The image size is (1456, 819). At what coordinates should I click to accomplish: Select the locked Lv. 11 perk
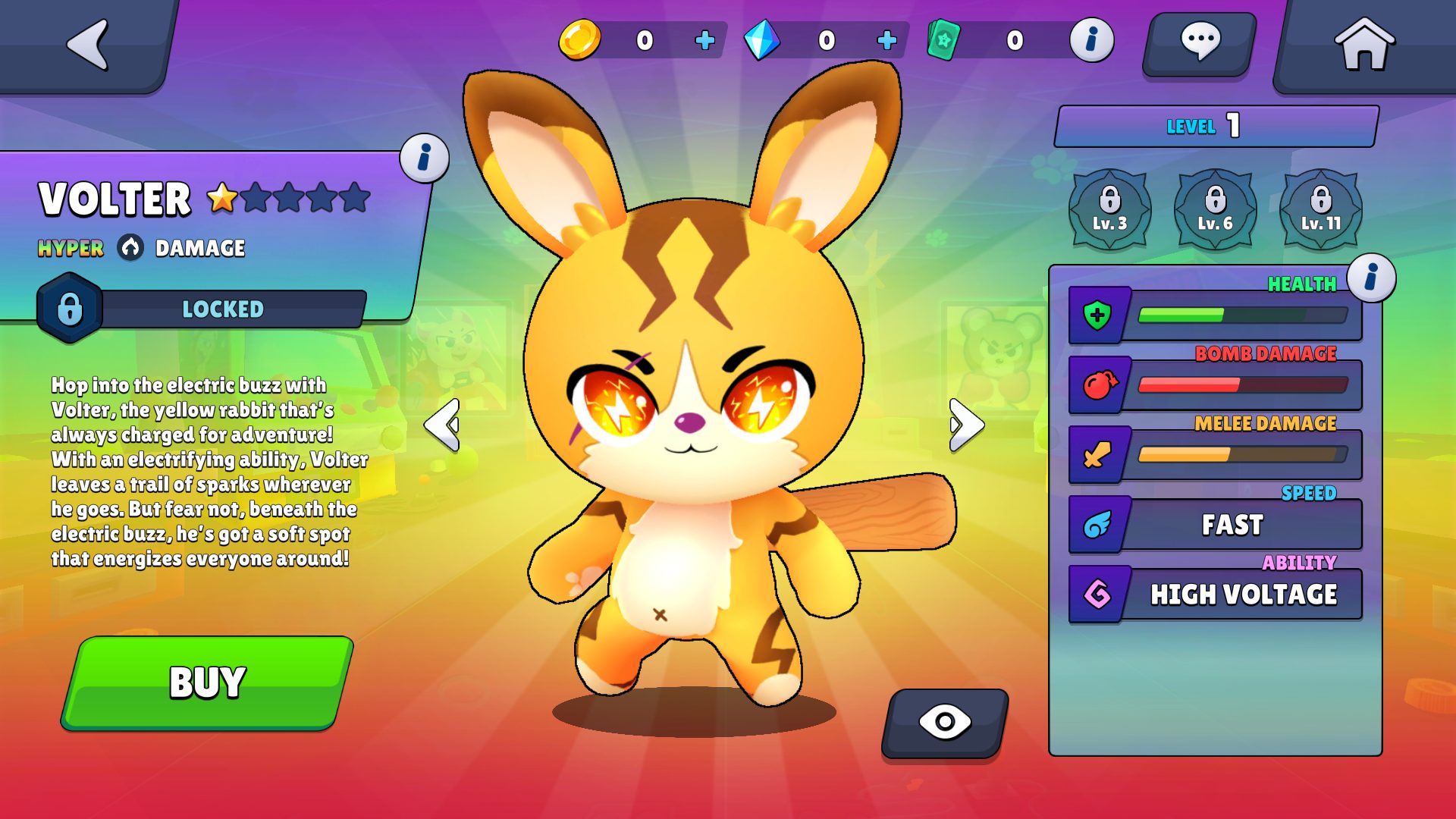[x=1320, y=209]
